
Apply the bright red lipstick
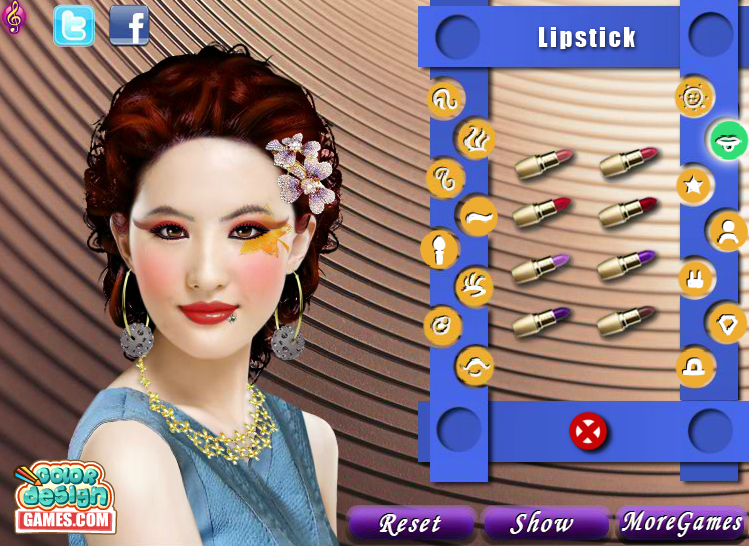point(541,212)
